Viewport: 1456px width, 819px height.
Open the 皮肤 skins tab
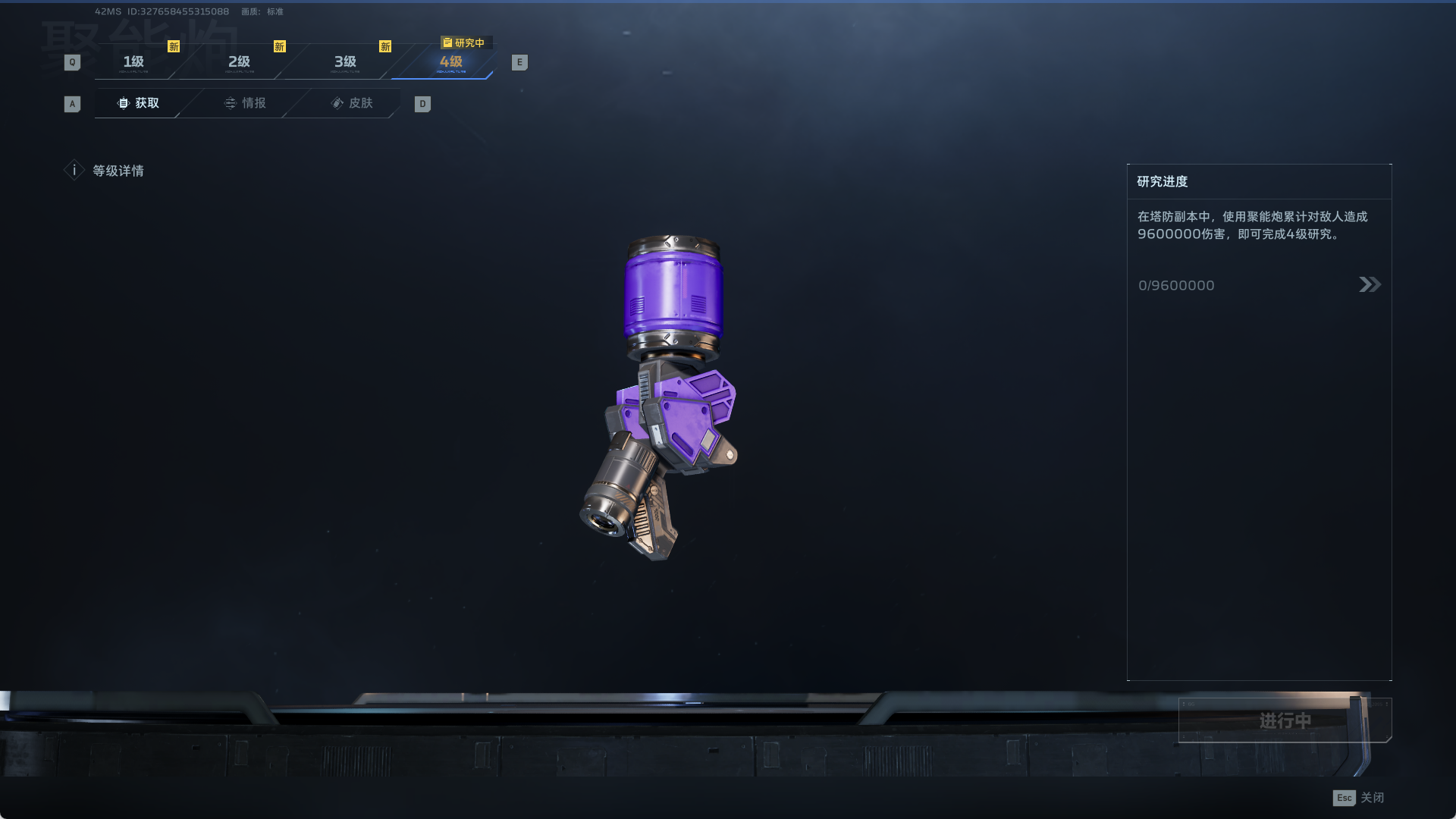[x=352, y=103]
